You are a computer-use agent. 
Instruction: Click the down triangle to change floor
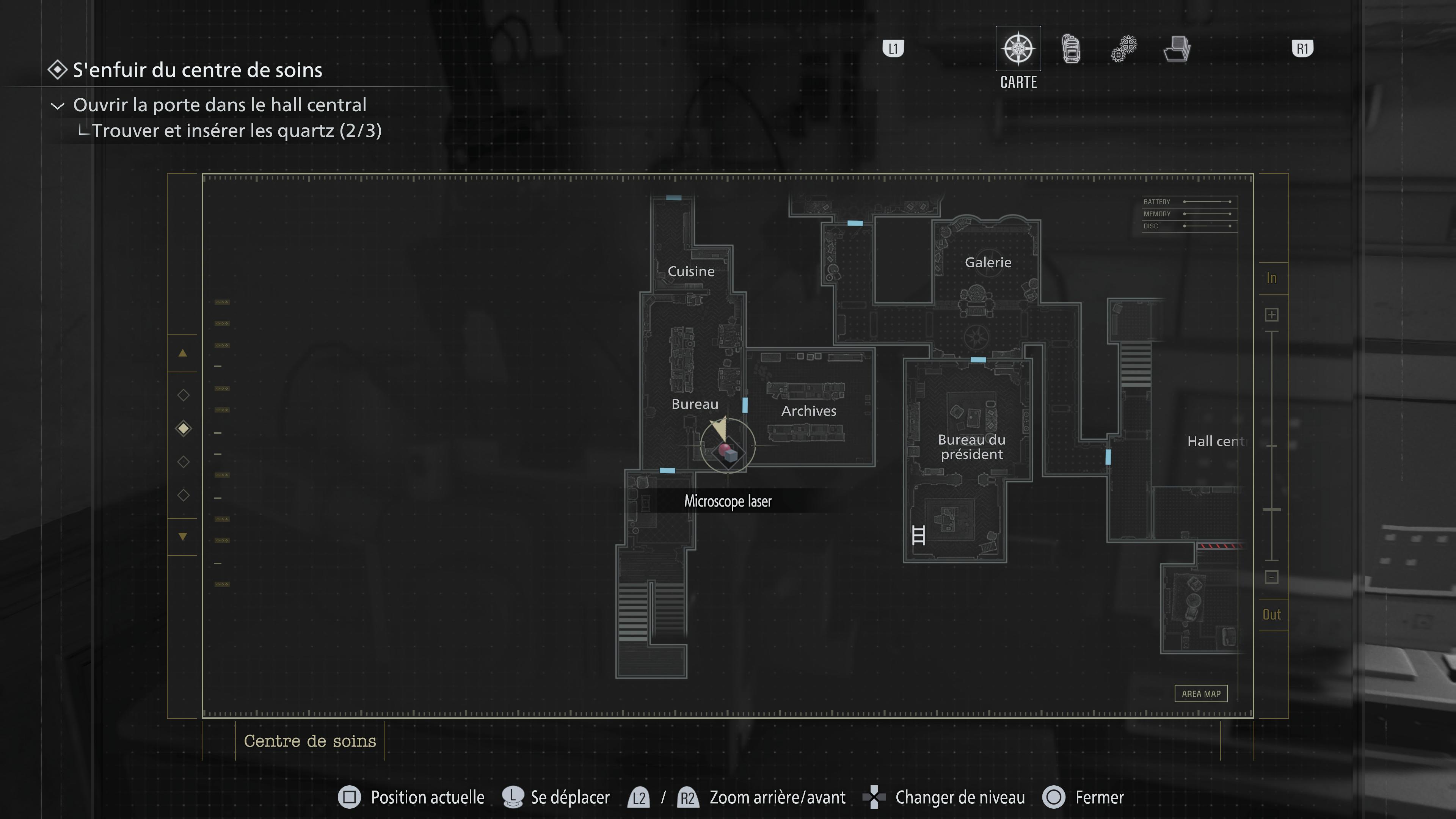tap(183, 537)
